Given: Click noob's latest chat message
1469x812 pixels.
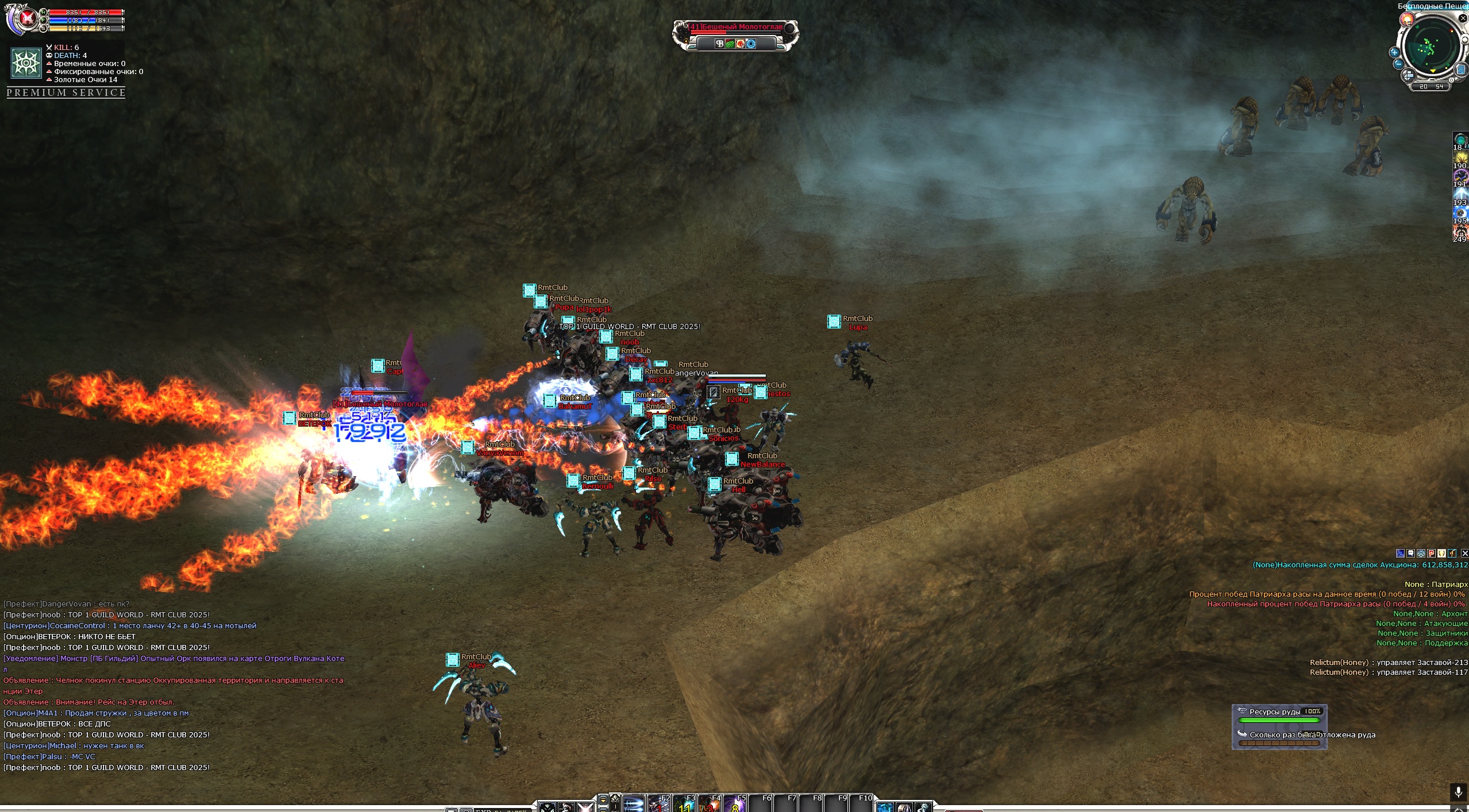Looking at the screenshot, I should 107,768.
